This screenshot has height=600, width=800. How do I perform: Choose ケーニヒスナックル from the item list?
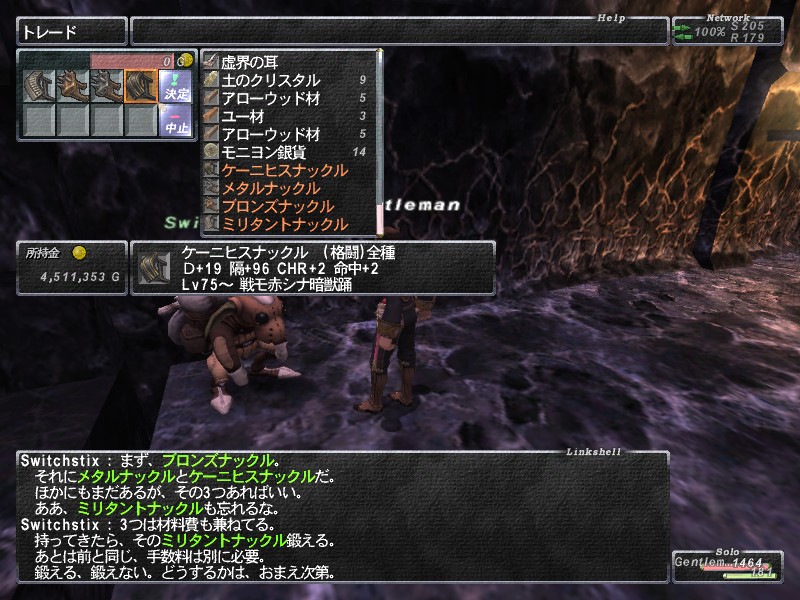click(x=284, y=170)
